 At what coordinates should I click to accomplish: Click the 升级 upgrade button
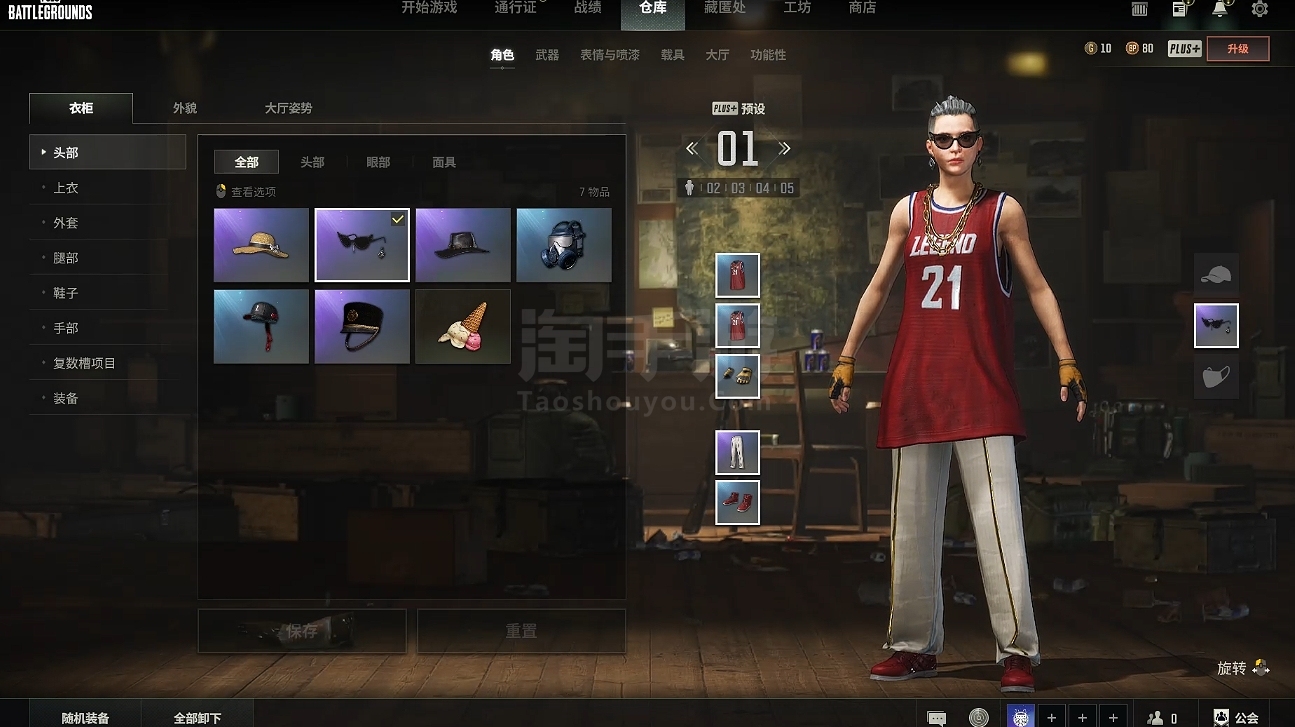1238,49
